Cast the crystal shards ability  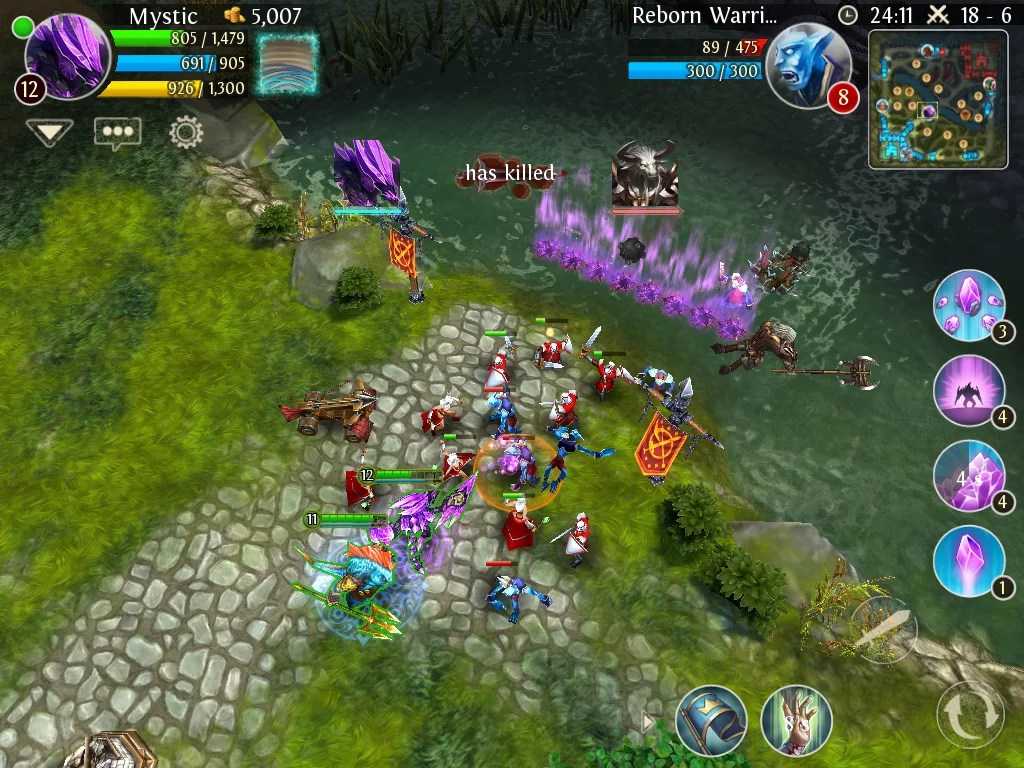pyautogui.click(x=969, y=305)
